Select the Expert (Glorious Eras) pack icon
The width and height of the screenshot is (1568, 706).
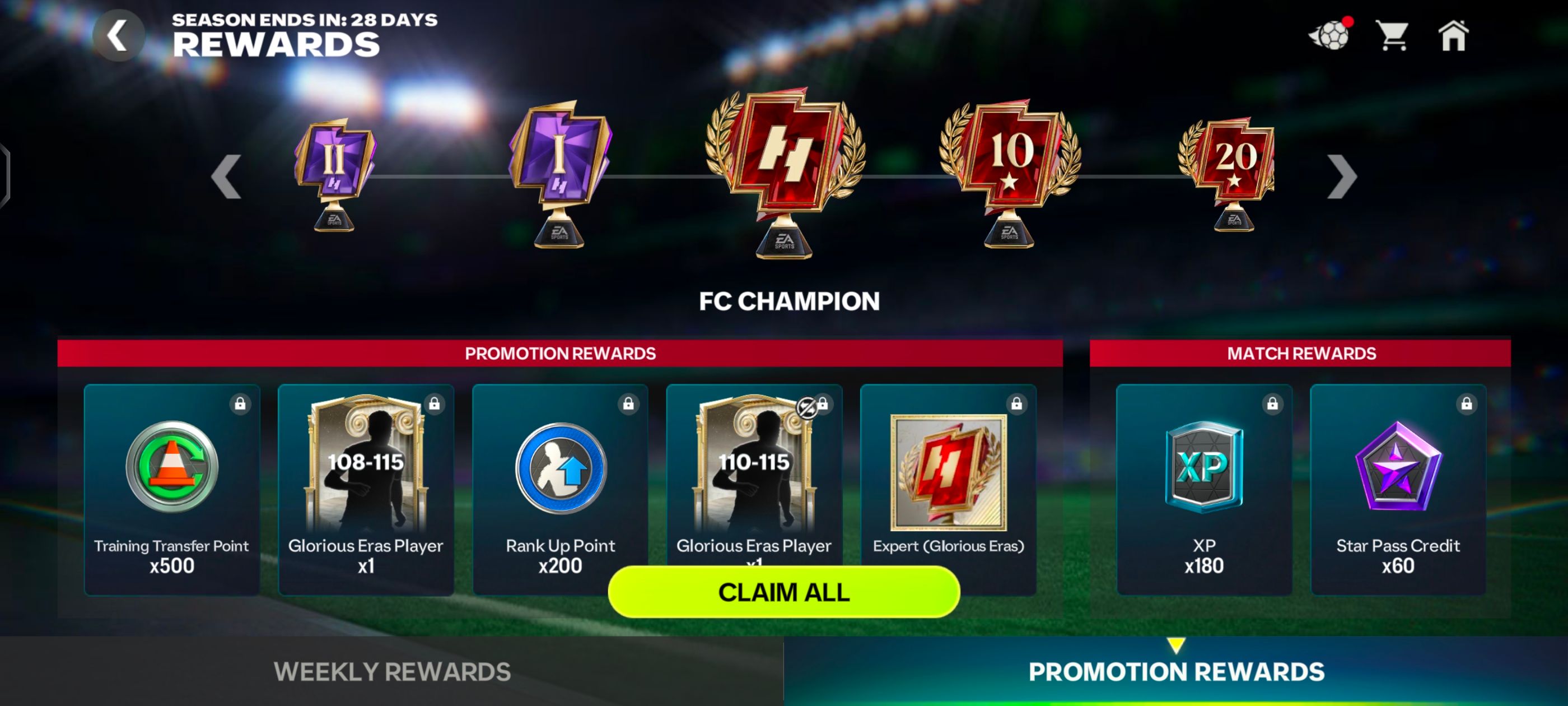coord(947,472)
